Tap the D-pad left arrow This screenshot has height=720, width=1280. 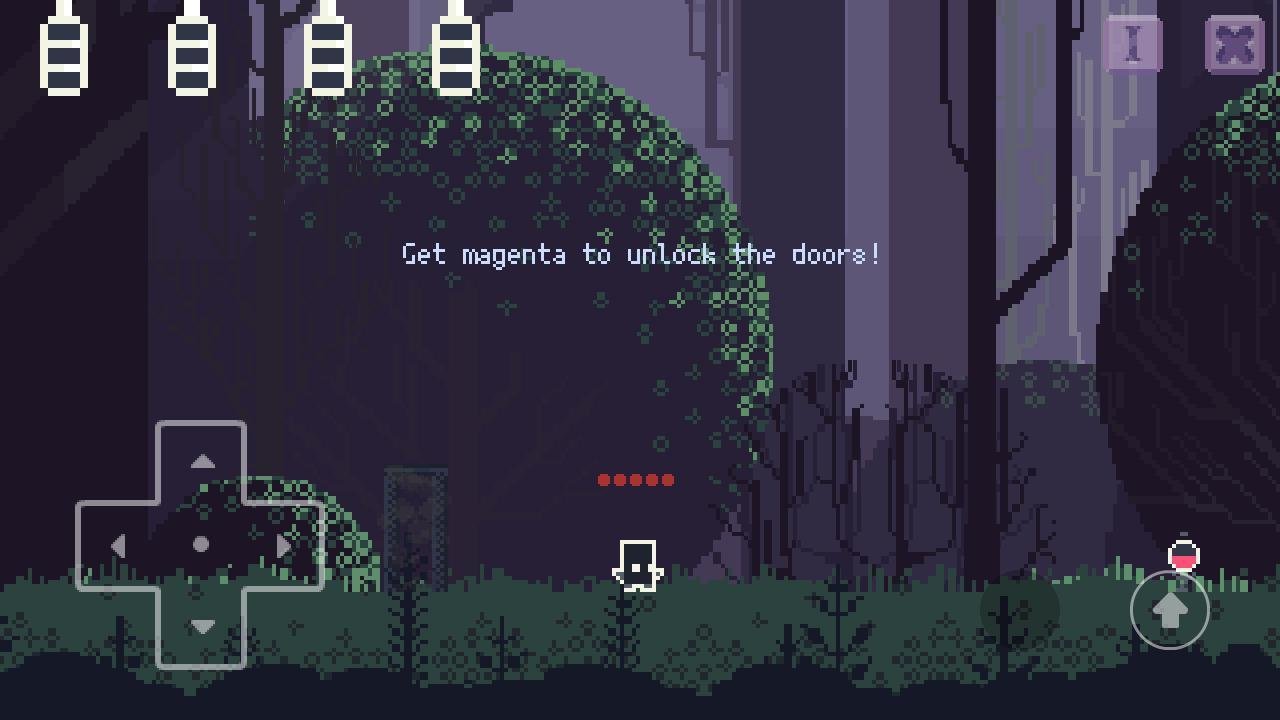(x=118, y=546)
